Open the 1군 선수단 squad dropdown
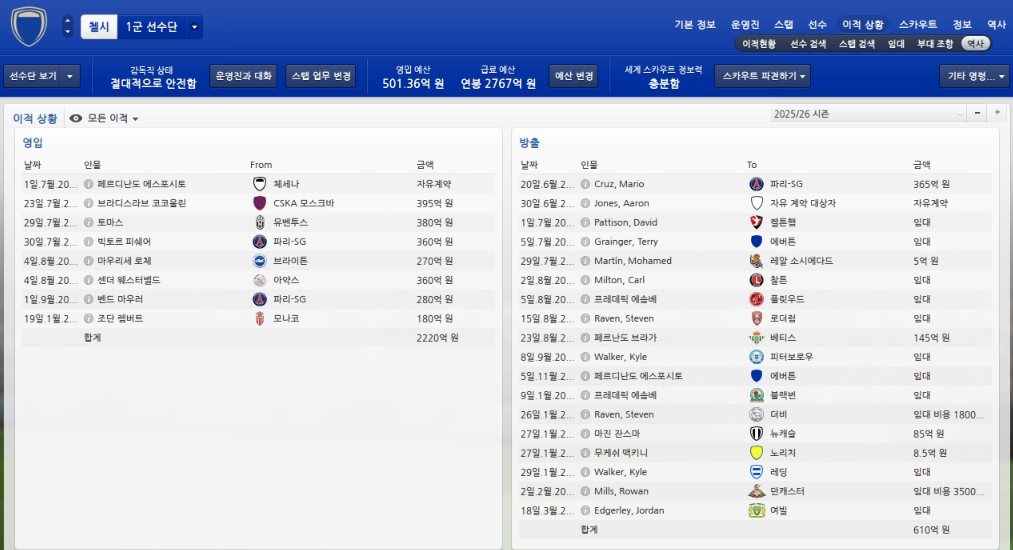Viewport: 1013px width, 550px height. [x=162, y=27]
